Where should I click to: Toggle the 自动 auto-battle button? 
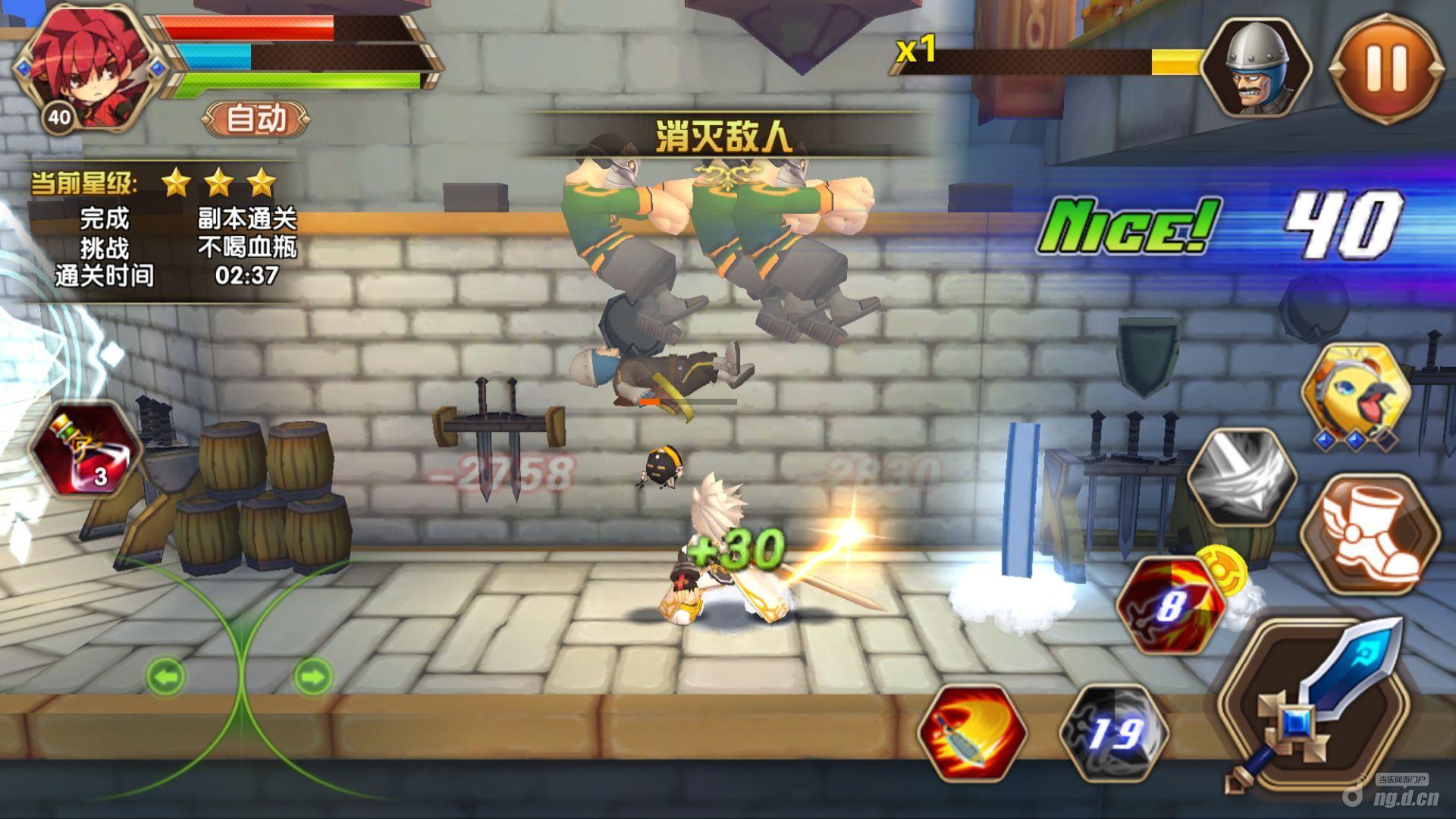(x=256, y=119)
